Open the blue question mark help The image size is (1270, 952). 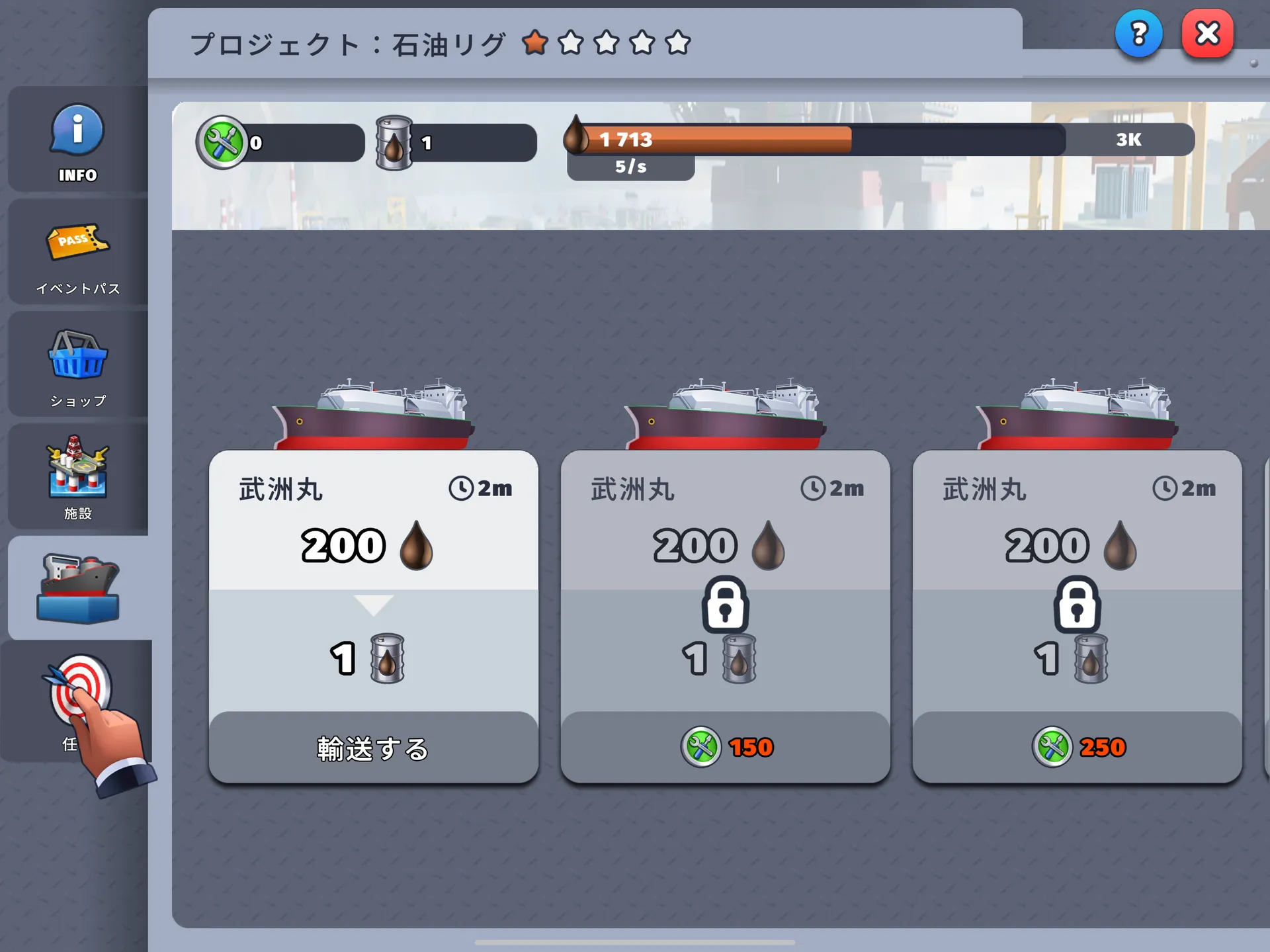[x=1138, y=33]
